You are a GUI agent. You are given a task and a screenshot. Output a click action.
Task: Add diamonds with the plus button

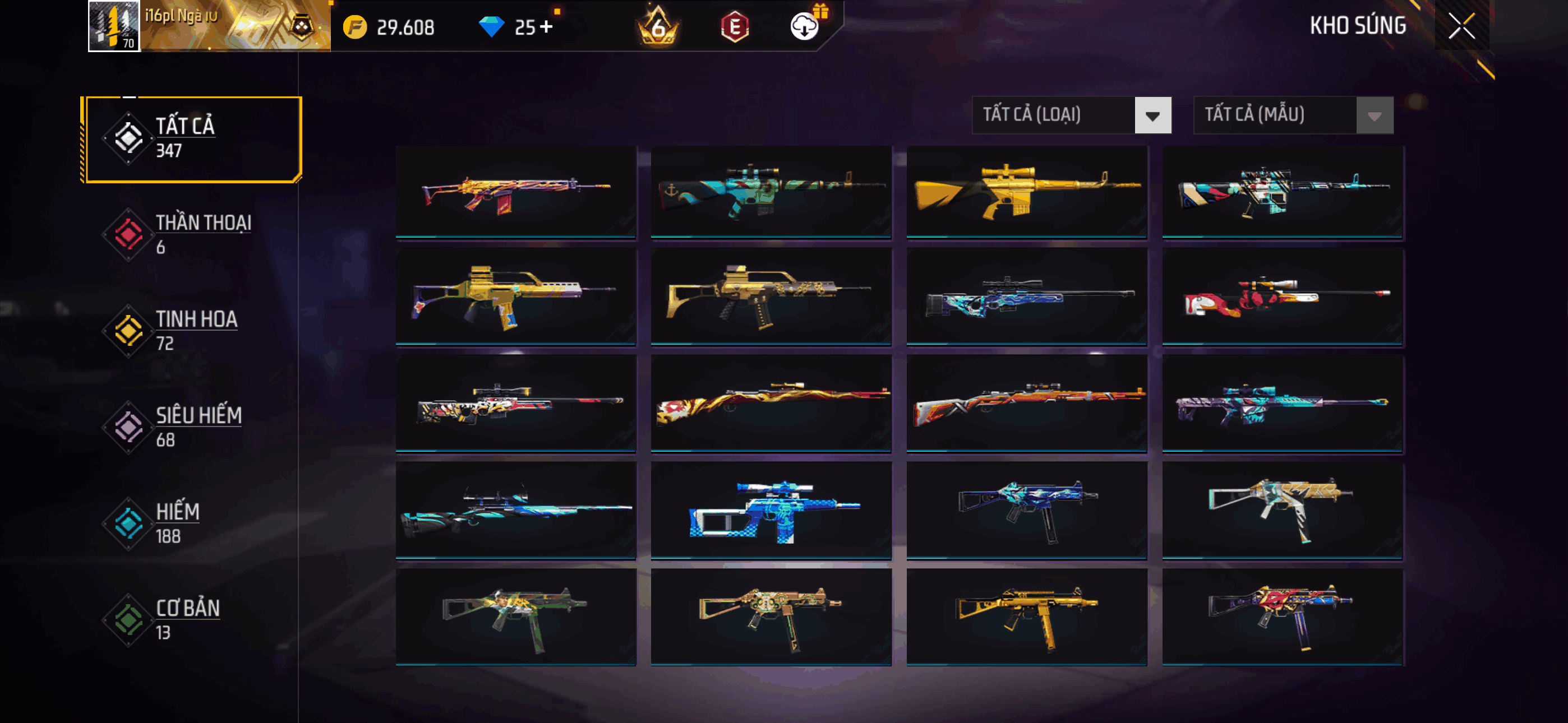546,27
